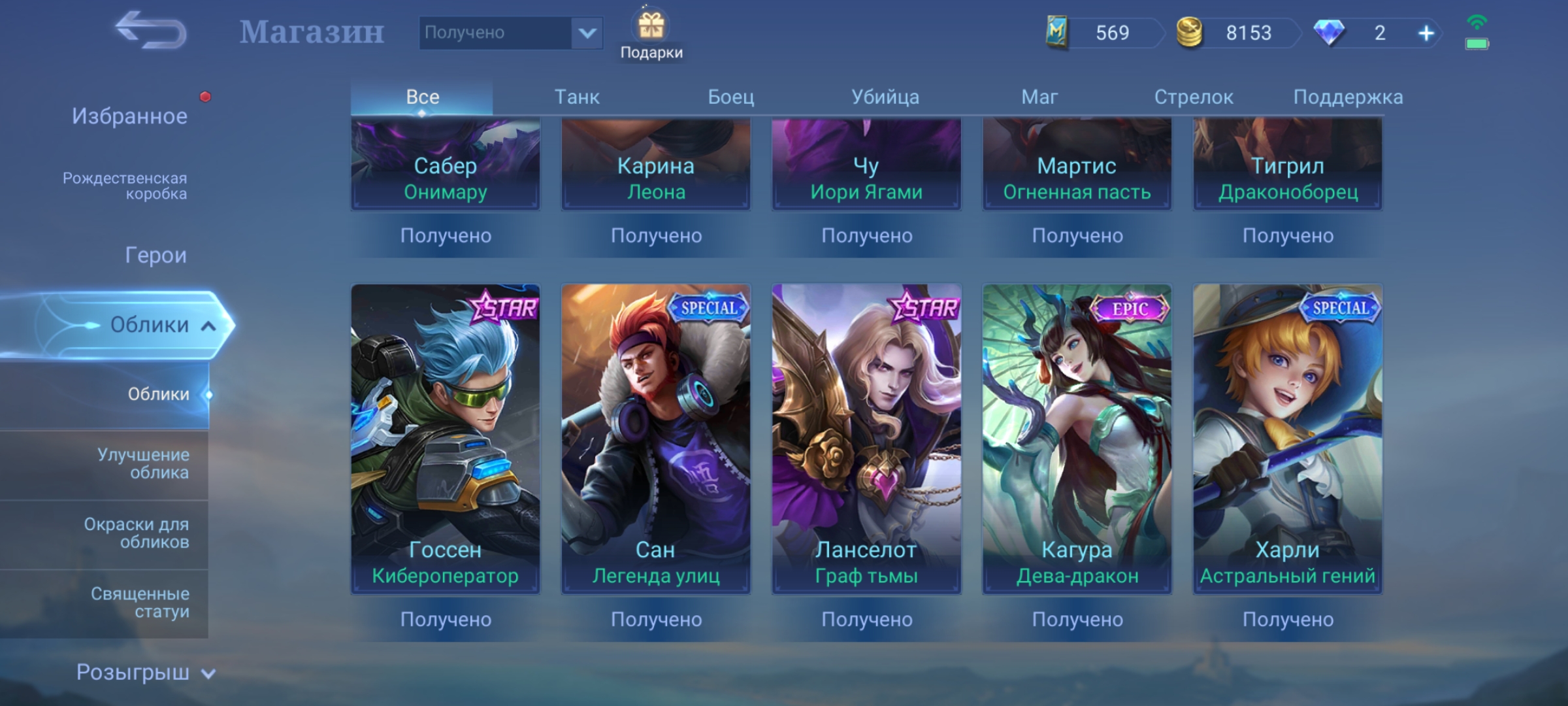Pick the Харли Астральный гений skin card
The height and width of the screenshot is (706, 1568).
point(1287,438)
